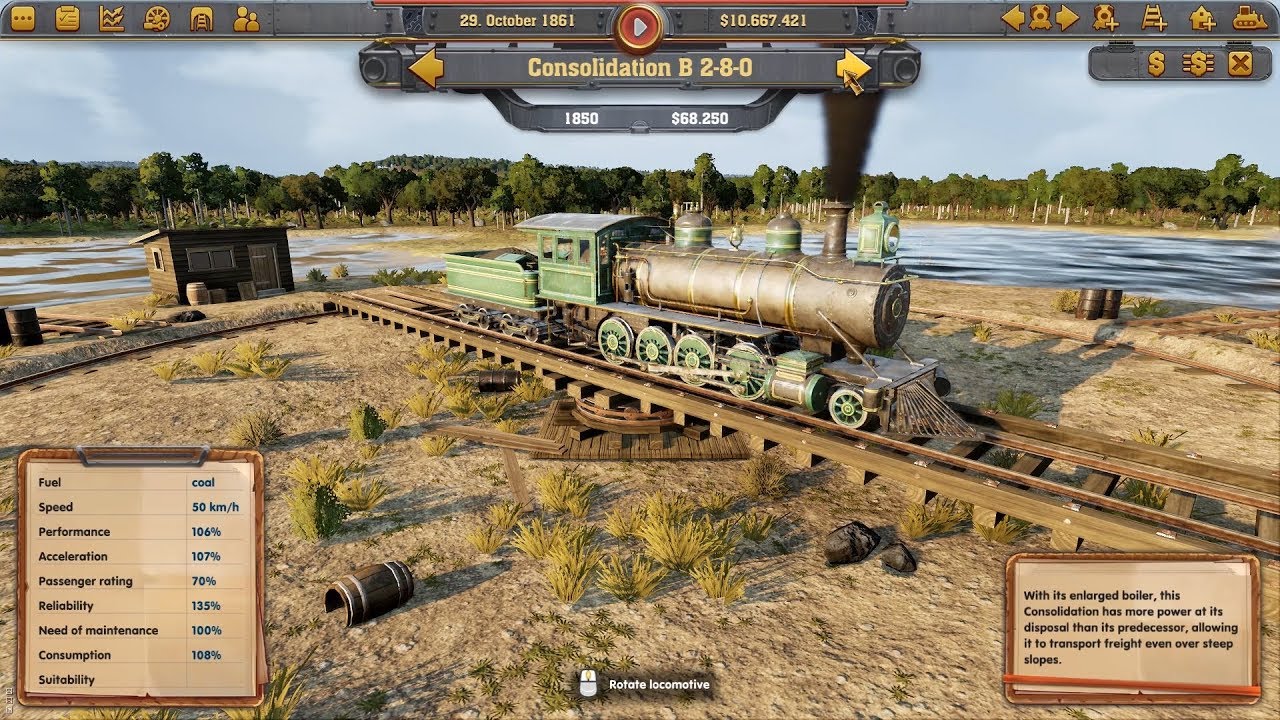Open the ellipsis options menu top-left
The image size is (1280, 720).
pyautogui.click(x=22, y=16)
